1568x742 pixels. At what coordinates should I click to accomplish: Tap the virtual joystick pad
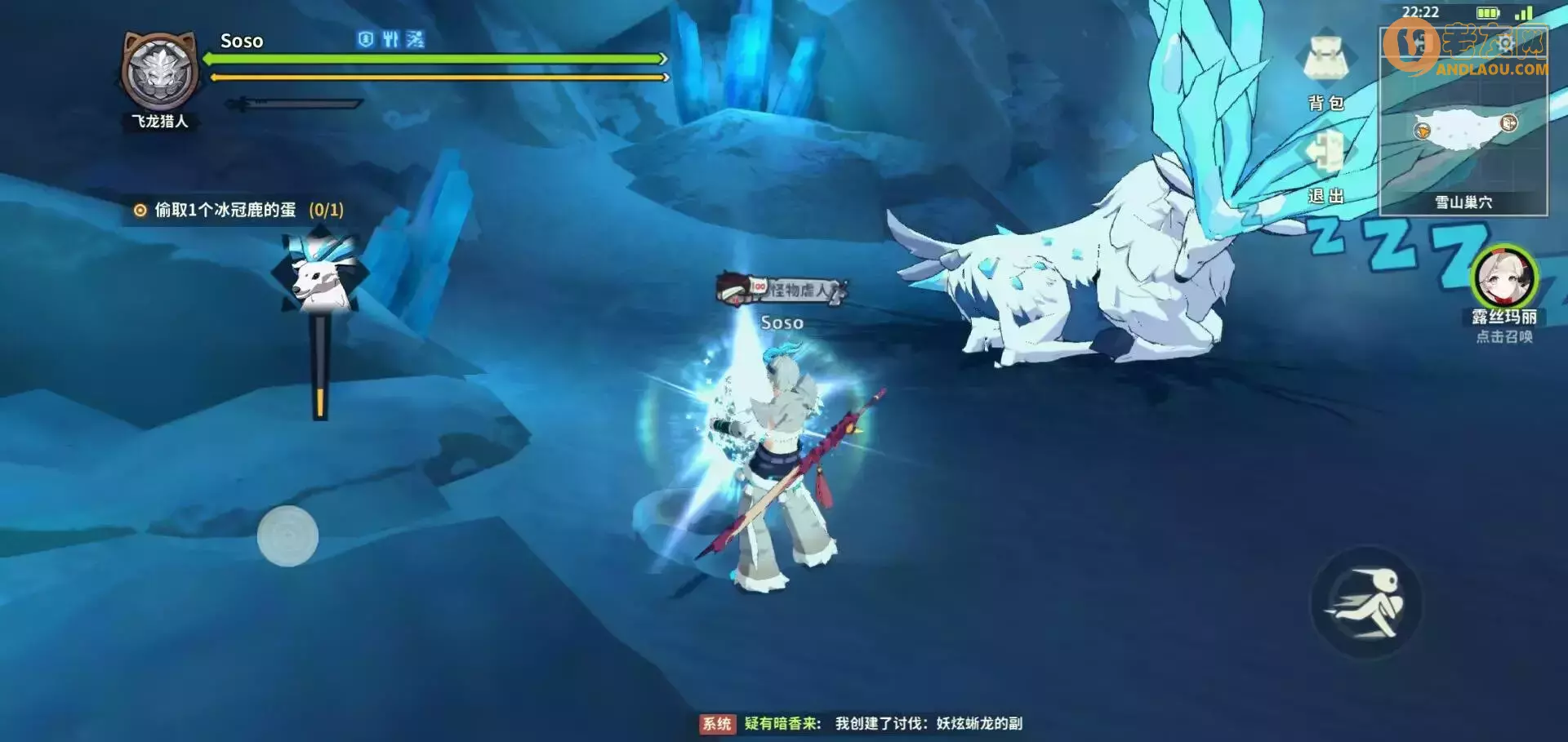(x=287, y=535)
